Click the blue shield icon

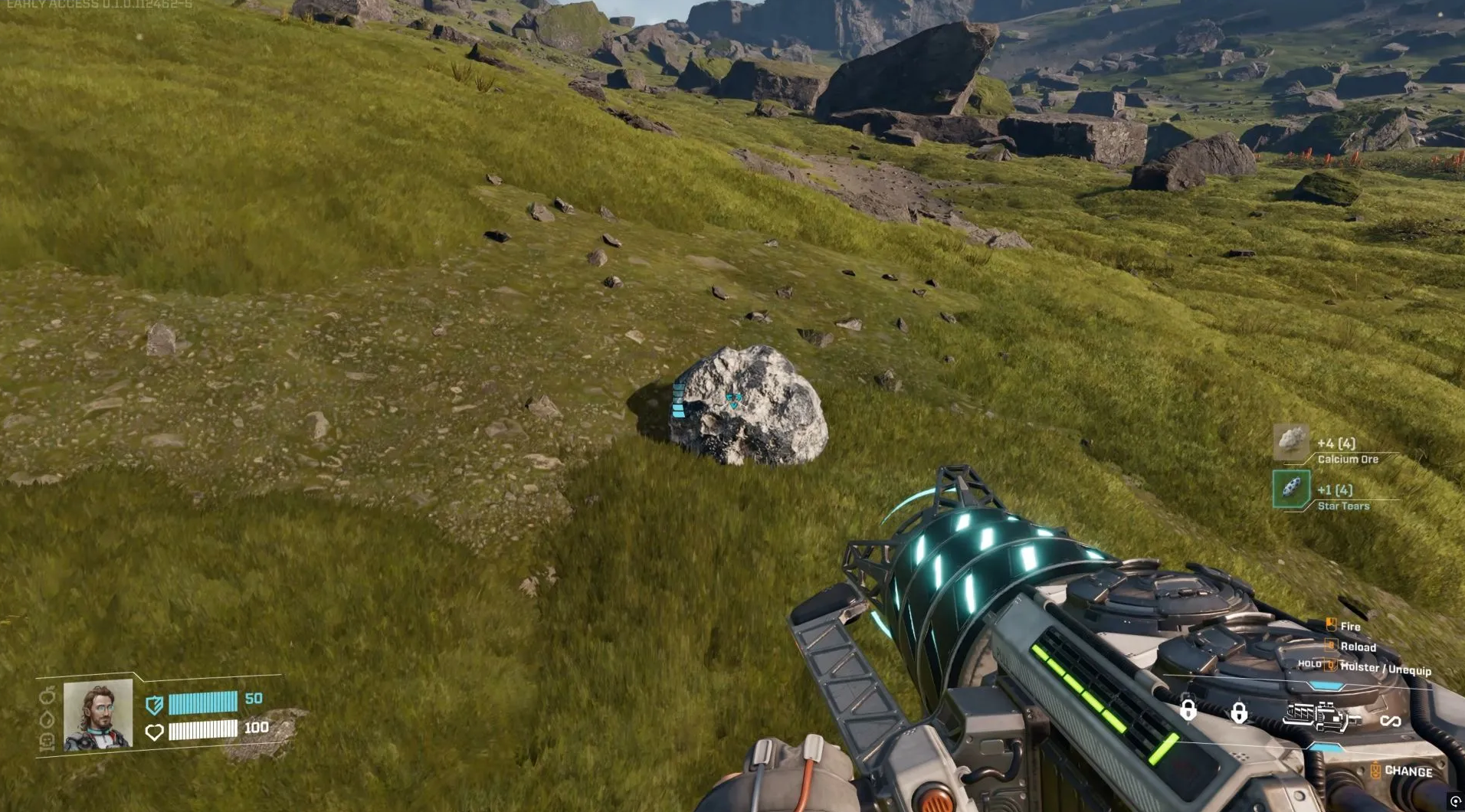pyautogui.click(x=154, y=704)
